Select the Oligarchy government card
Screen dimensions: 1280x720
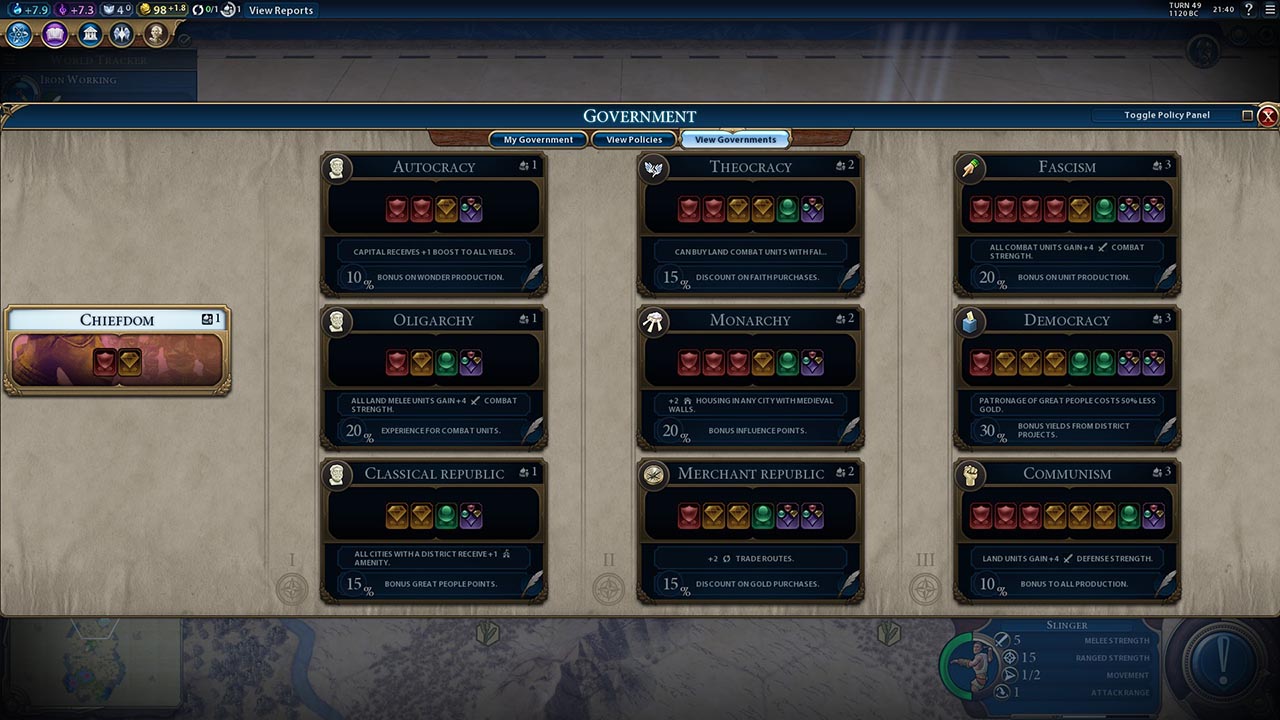pos(433,377)
